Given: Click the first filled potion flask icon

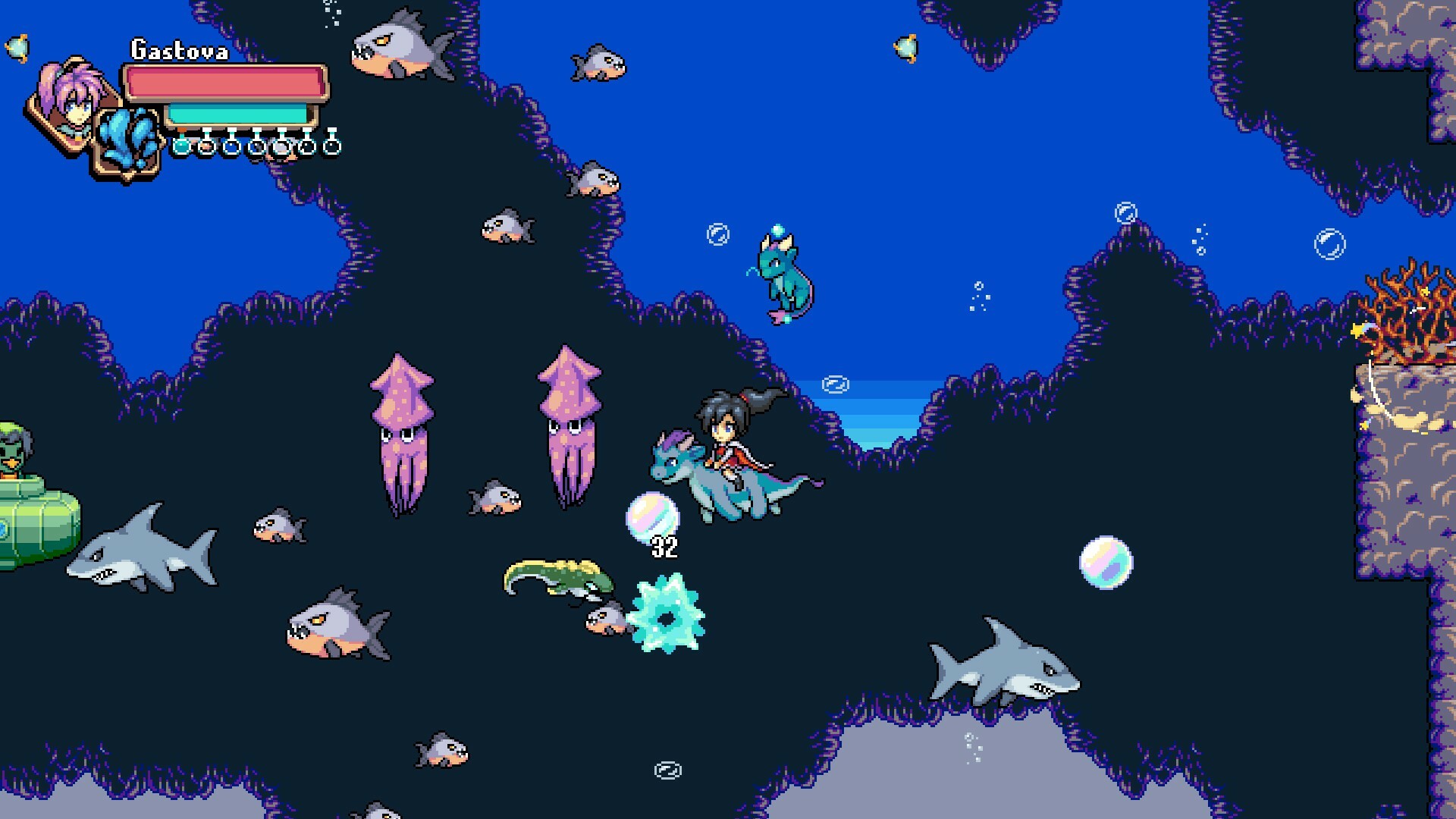Looking at the screenshot, I should (181, 146).
